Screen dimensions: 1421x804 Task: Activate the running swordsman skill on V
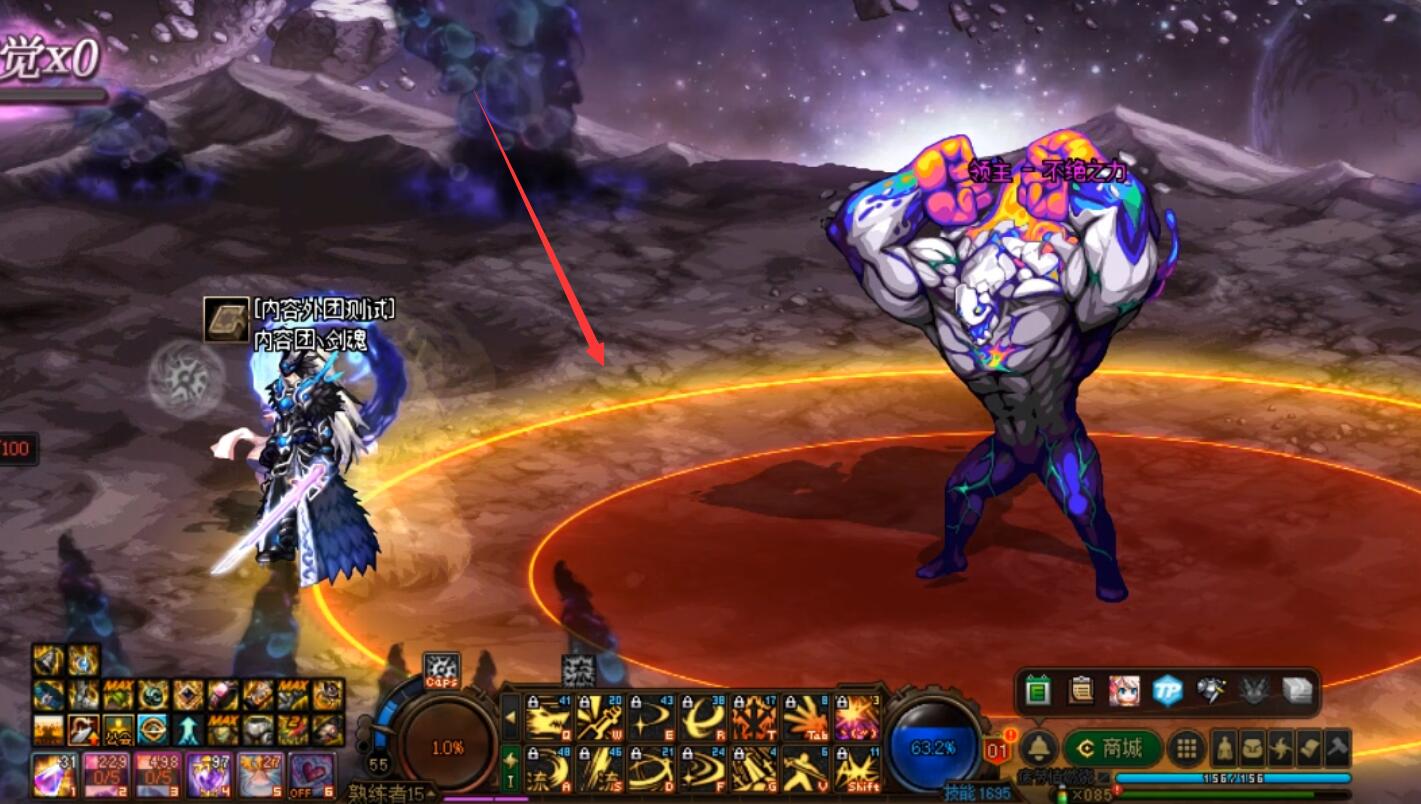tap(806, 770)
